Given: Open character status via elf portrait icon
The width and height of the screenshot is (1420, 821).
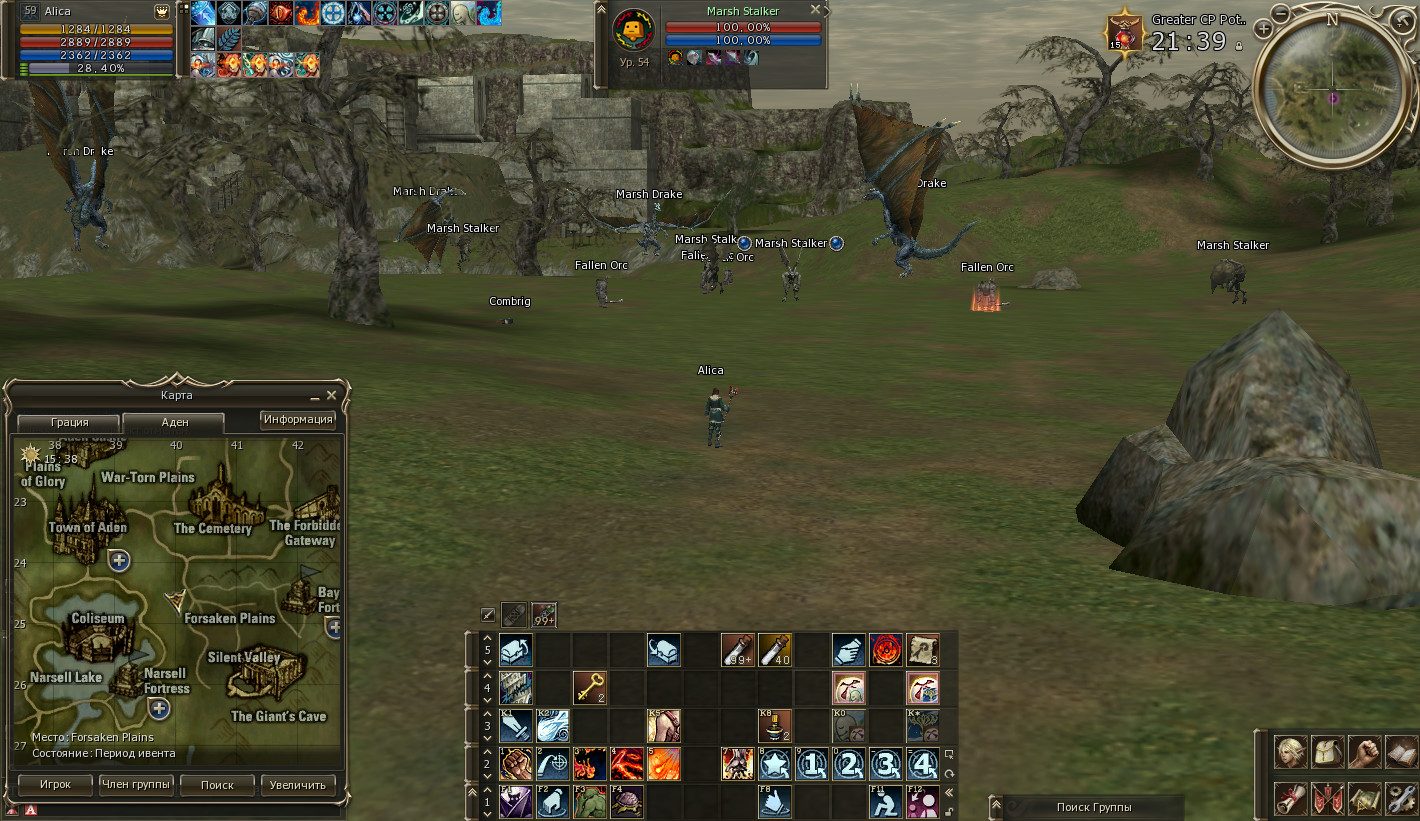Looking at the screenshot, I should 1290,752.
